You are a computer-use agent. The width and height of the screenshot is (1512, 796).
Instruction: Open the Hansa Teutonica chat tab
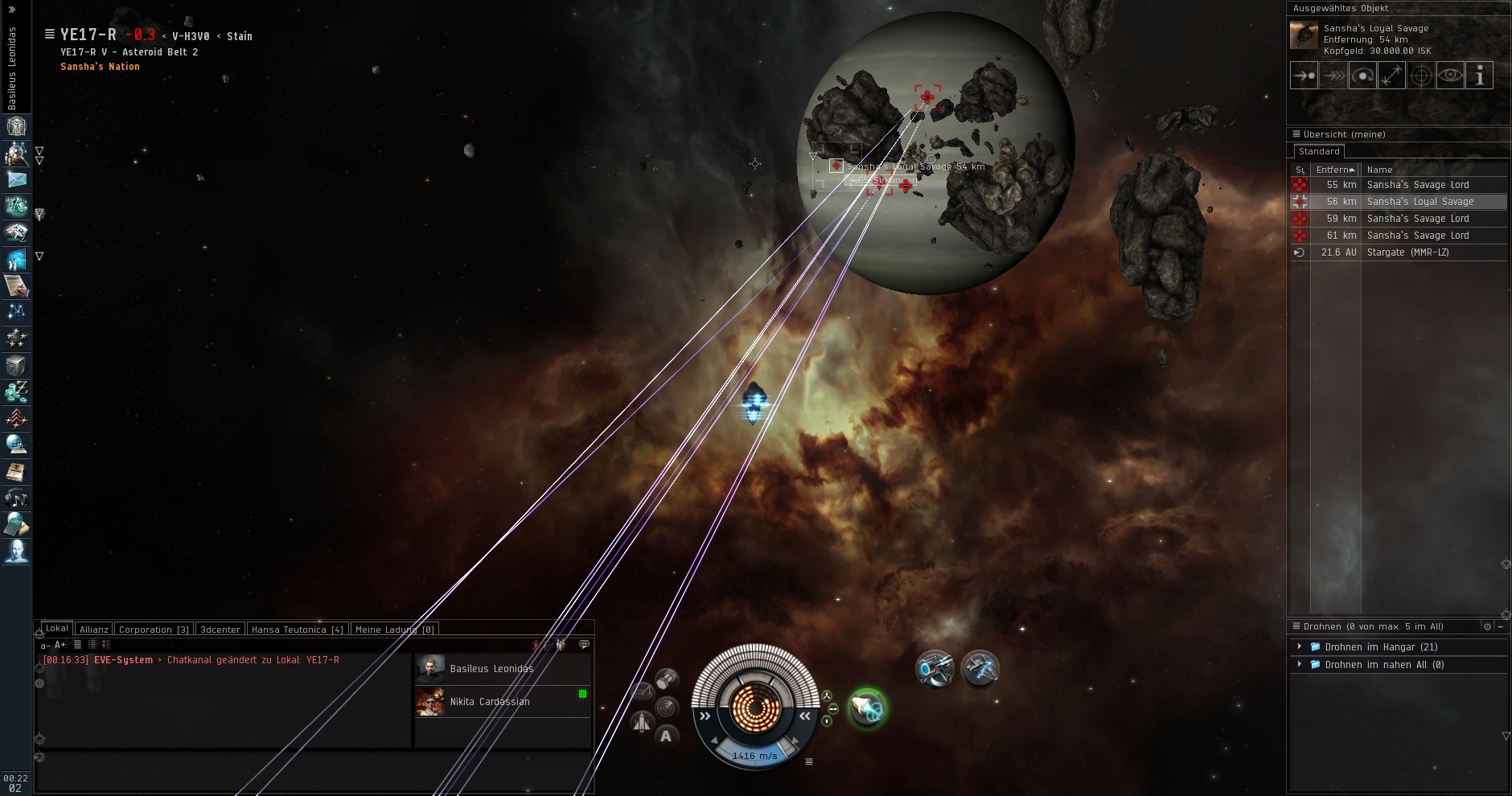coord(297,630)
